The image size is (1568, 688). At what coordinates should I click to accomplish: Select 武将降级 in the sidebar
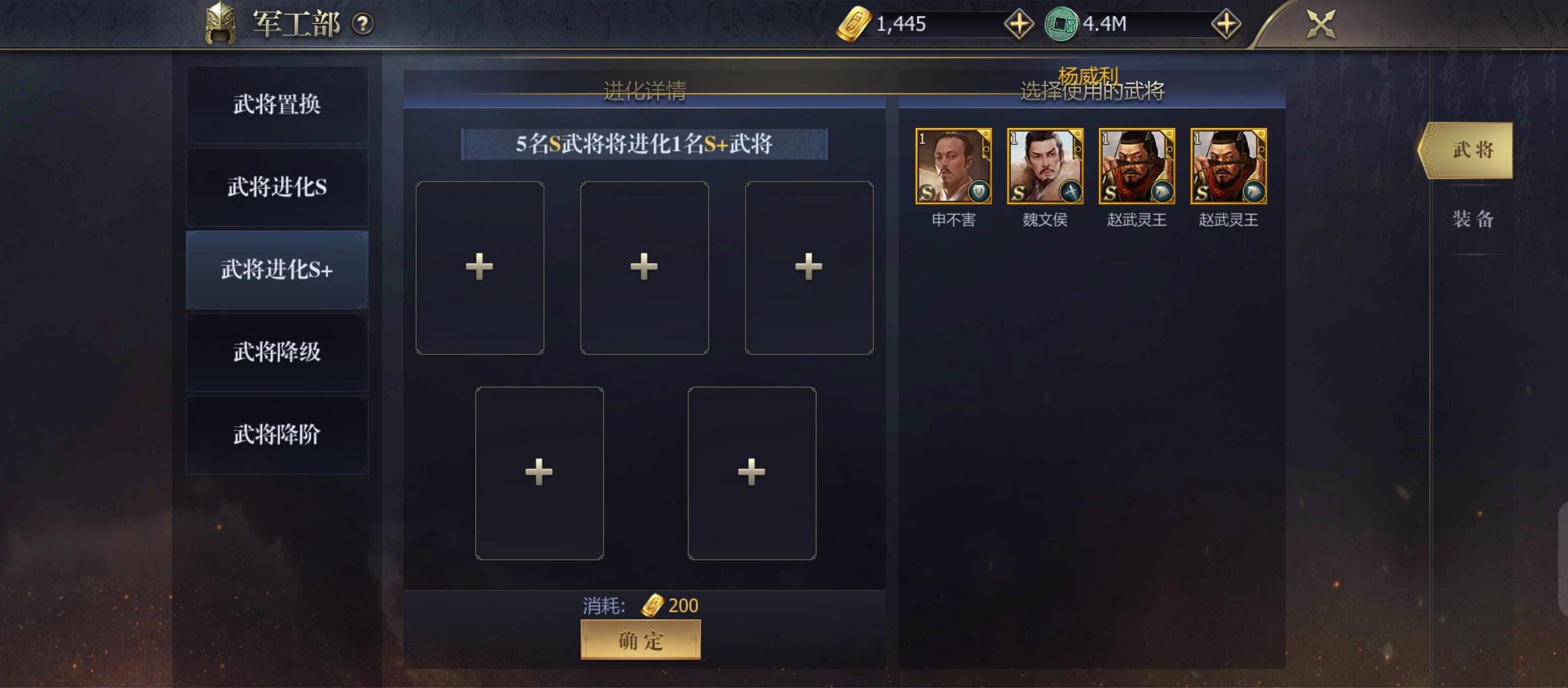coord(277,352)
